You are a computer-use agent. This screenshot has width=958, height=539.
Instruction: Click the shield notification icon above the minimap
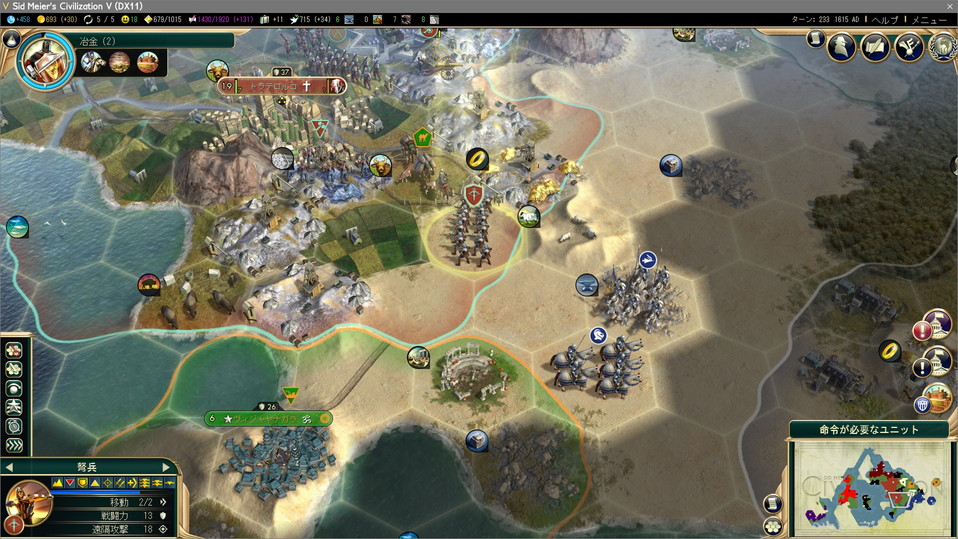[922, 405]
